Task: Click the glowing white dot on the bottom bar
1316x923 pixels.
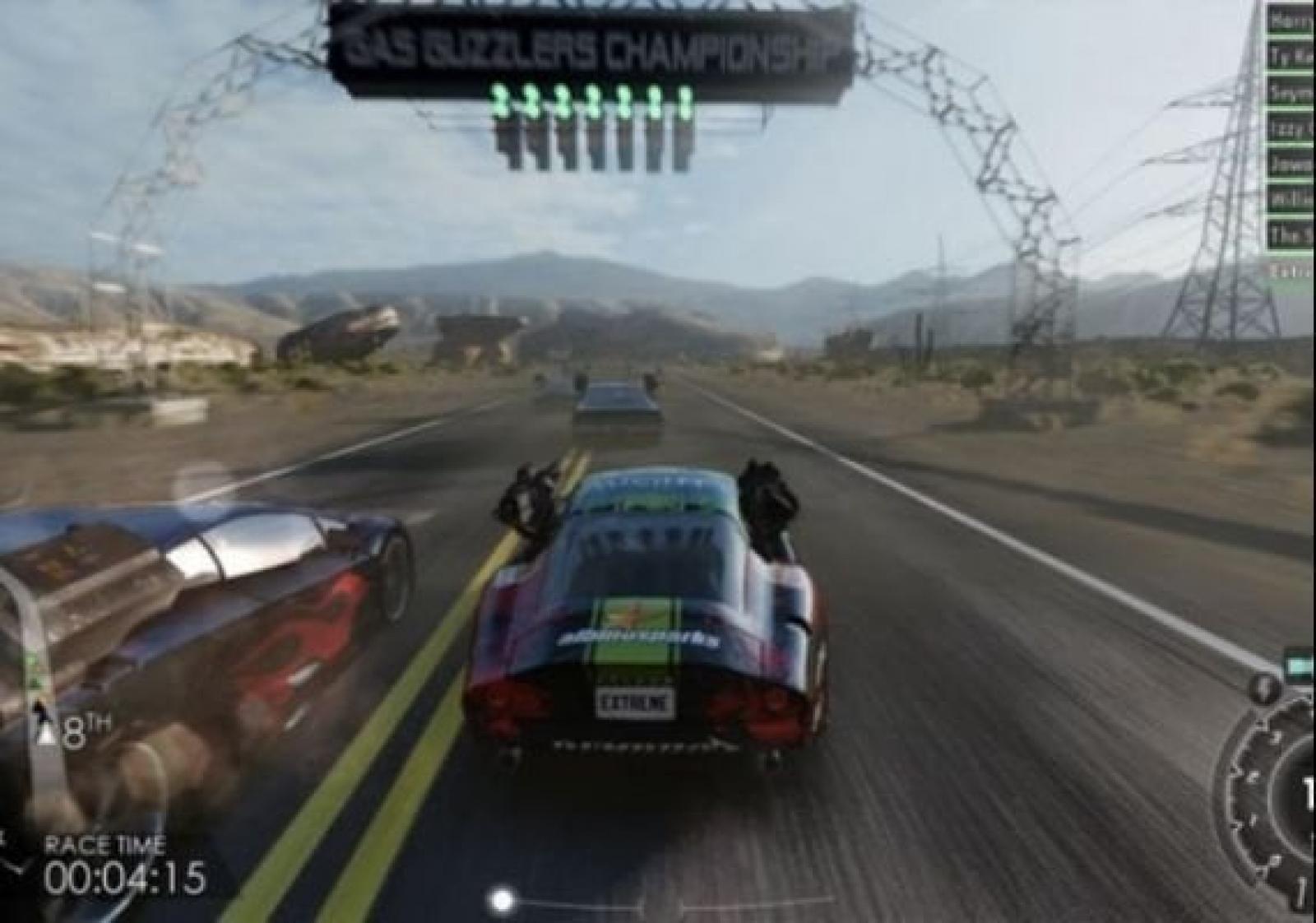Action: coord(502,899)
